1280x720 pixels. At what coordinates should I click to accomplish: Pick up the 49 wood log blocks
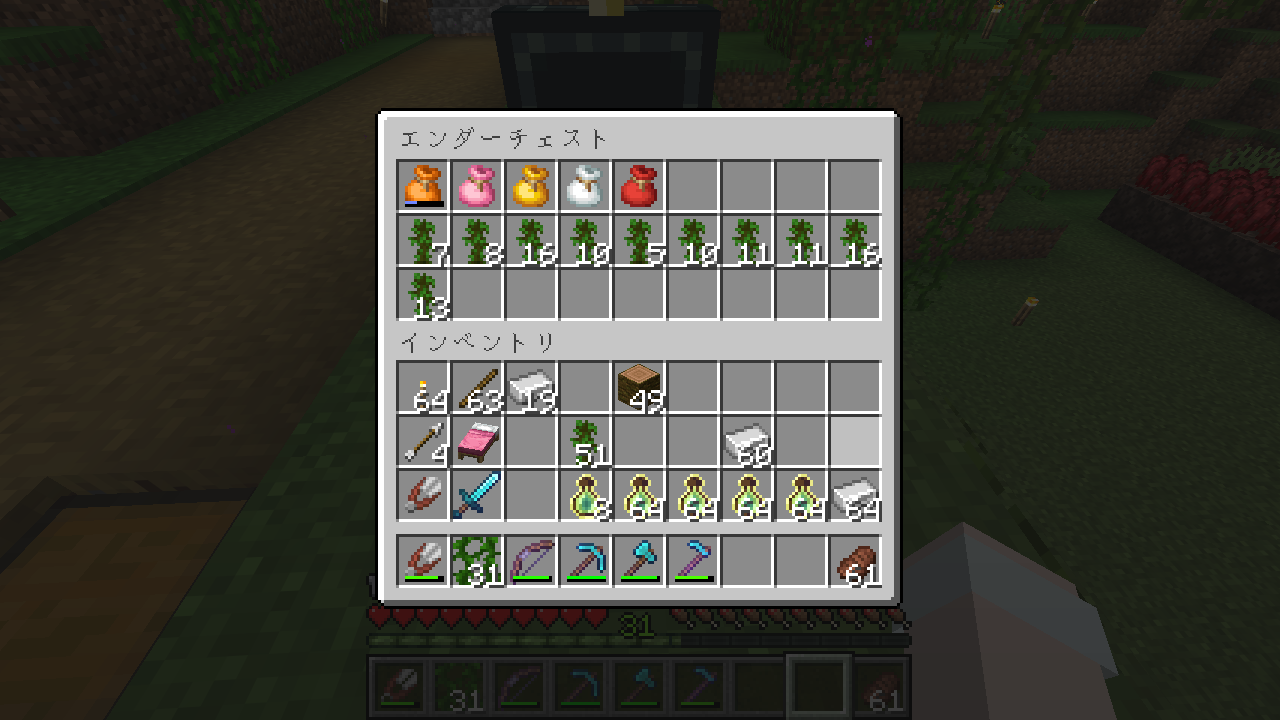[x=639, y=387]
